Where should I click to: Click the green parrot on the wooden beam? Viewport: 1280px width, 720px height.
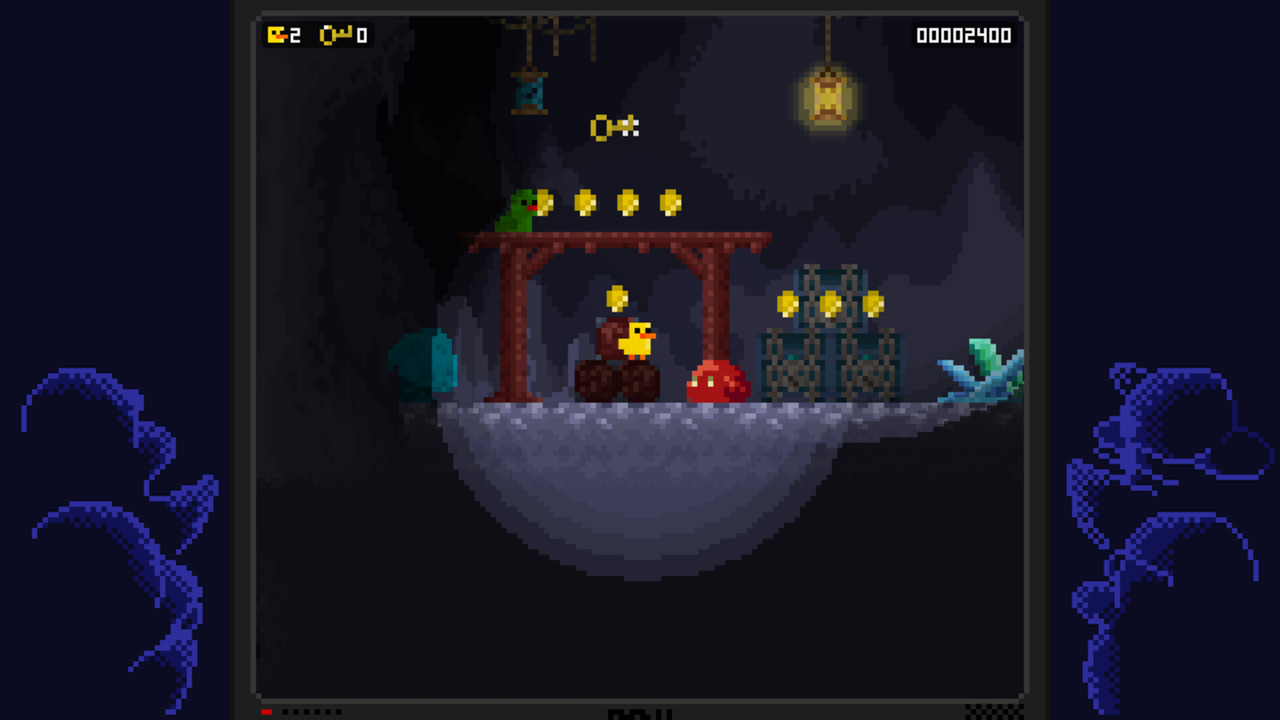(x=519, y=210)
